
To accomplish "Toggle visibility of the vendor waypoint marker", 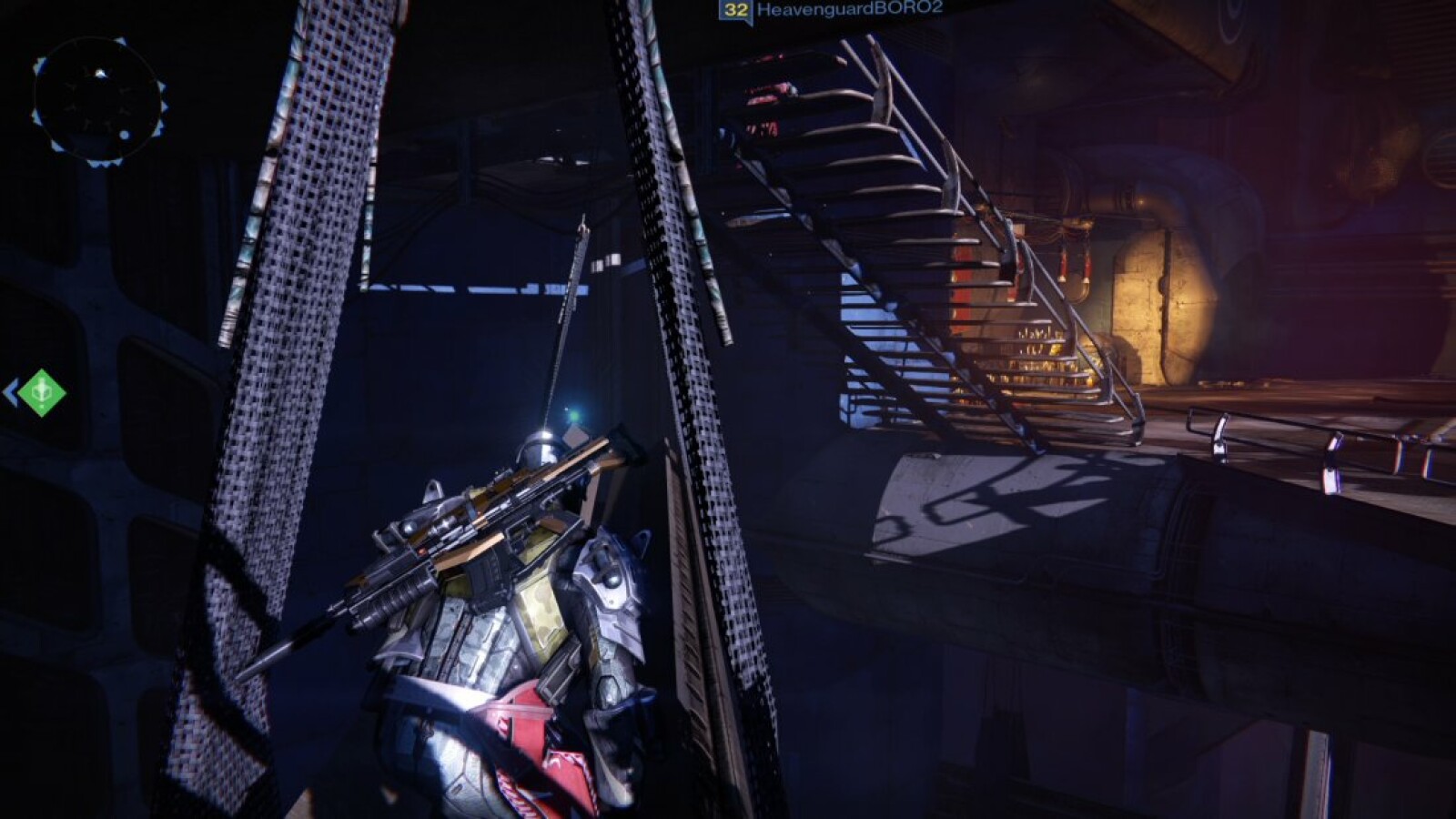I will coord(41,393).
